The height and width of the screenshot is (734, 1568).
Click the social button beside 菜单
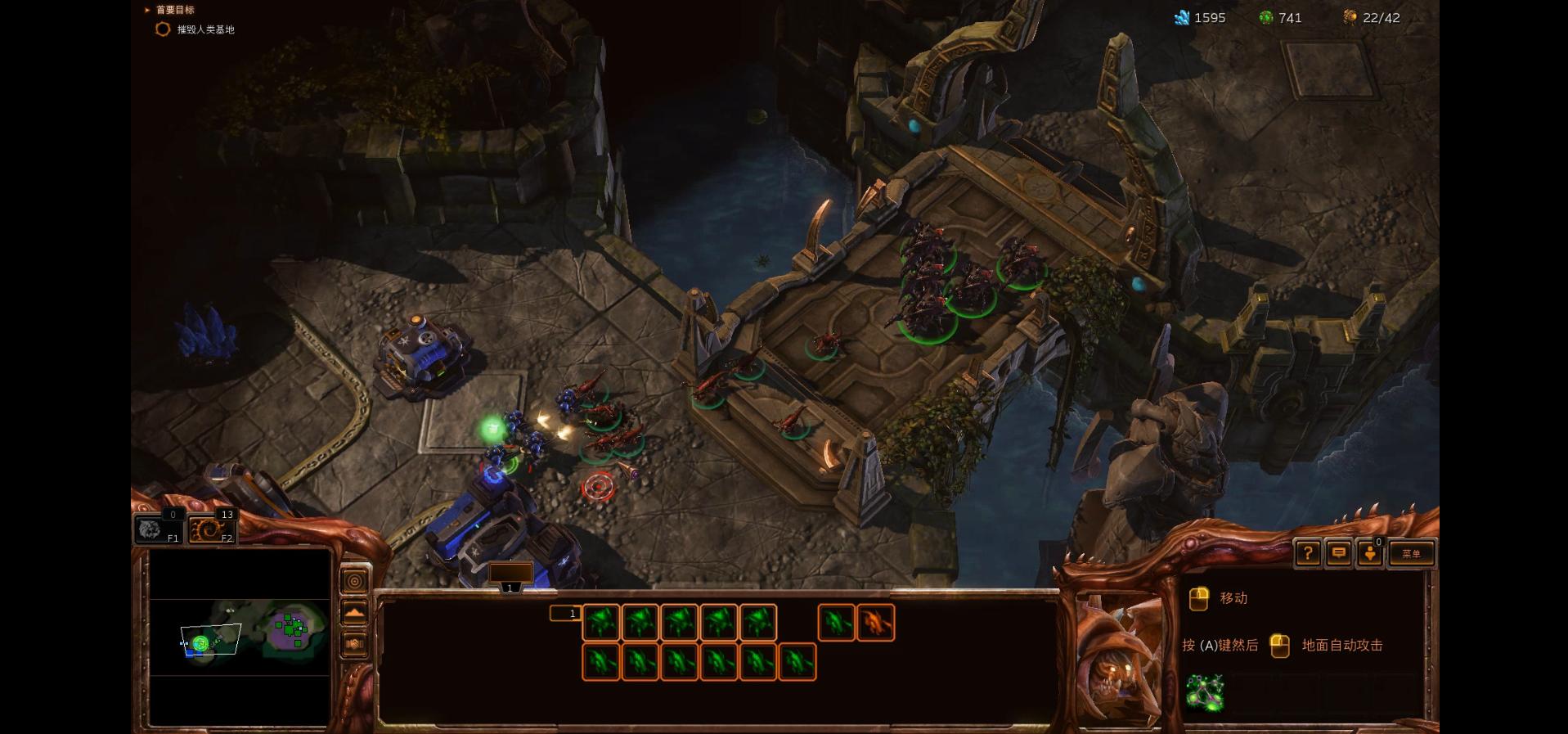tap(1370, 554)
